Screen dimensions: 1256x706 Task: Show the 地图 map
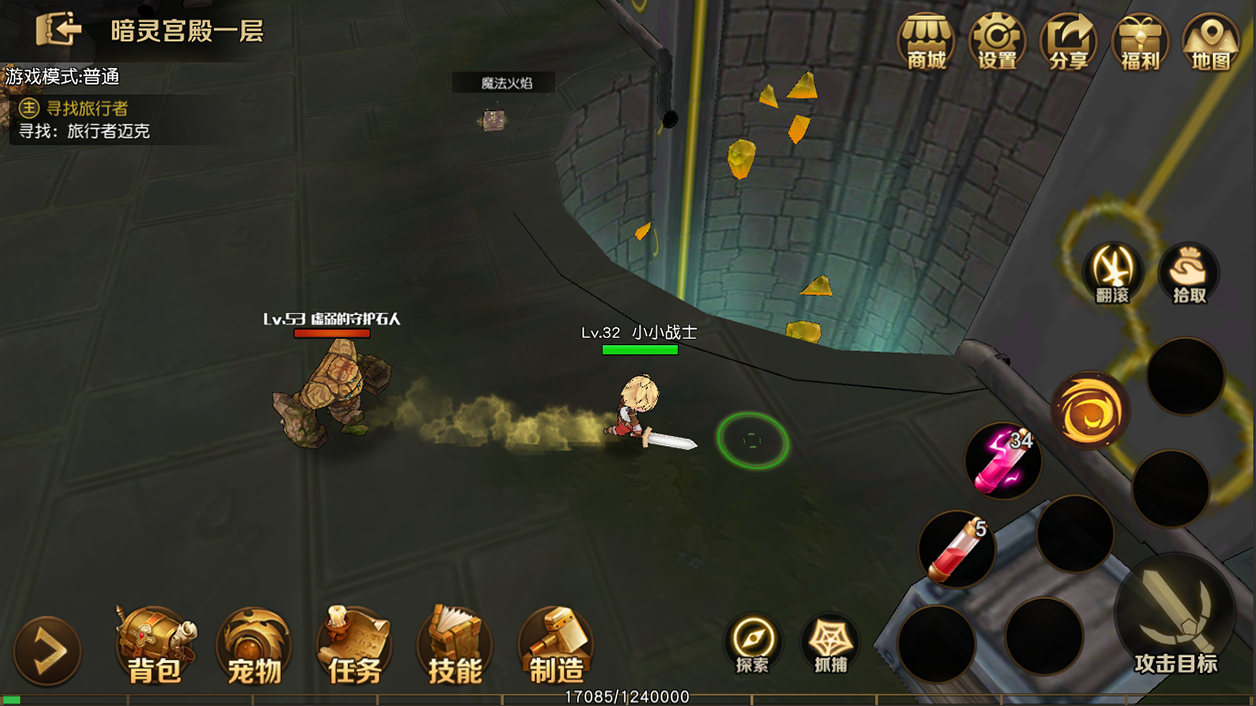point(1211,43)
